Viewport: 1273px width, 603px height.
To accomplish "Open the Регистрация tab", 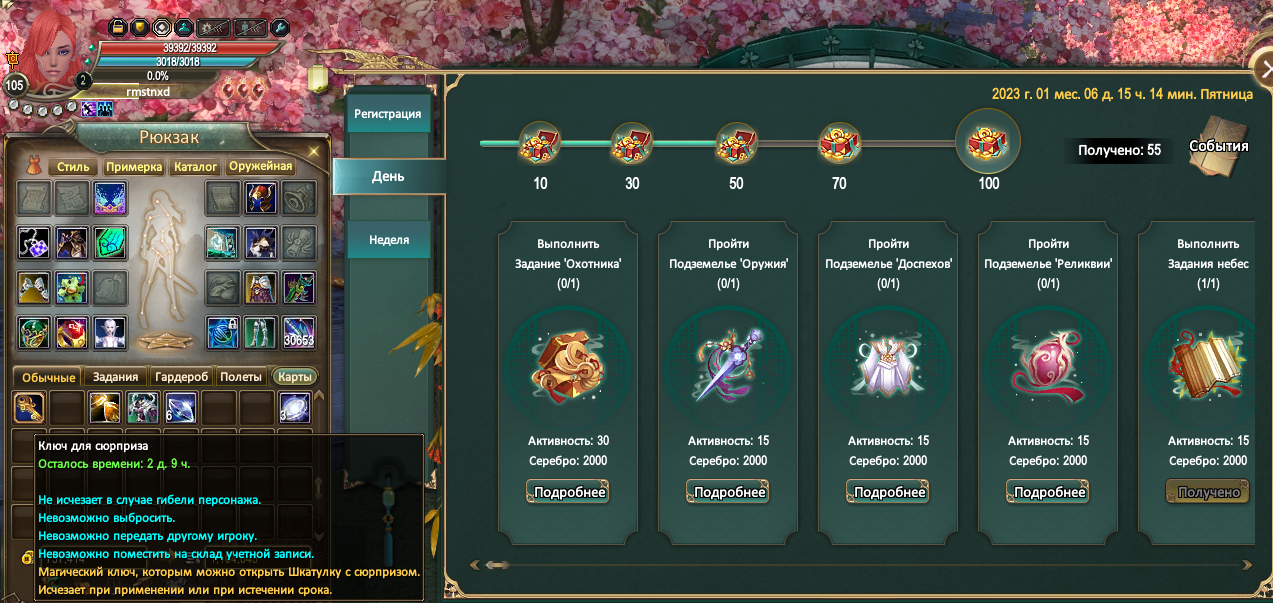I will (x=387, y=114).
